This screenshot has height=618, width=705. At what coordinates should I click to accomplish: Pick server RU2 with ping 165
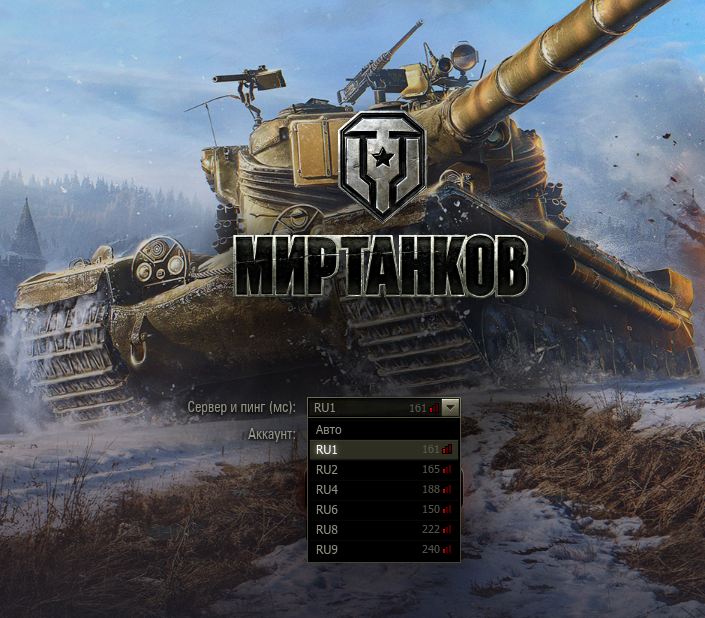[x=383, y=470]
